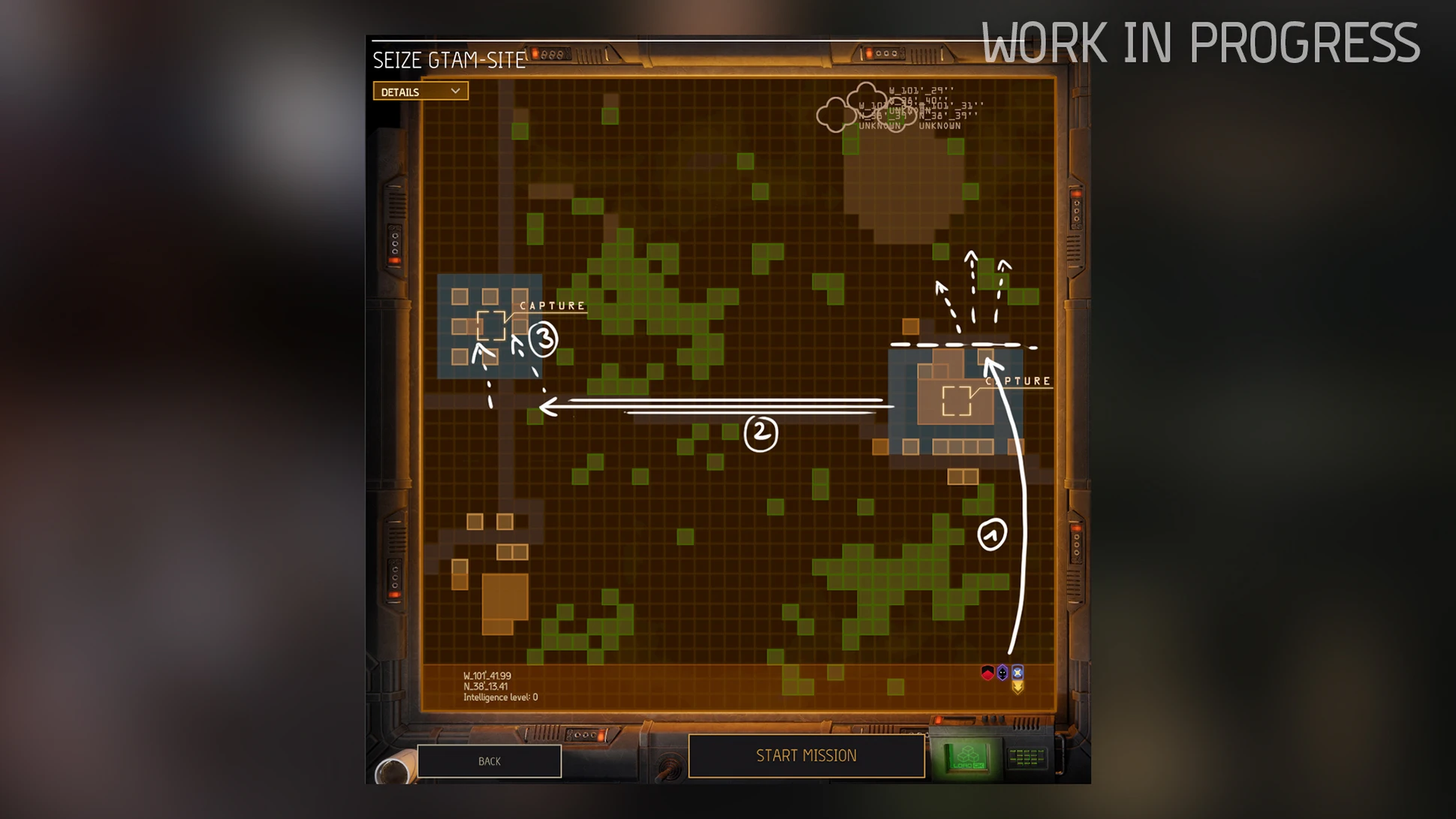This screenshot has width=1456, height=819.
Task: Click the eastern Capture objective marker
Action: point(957,400)
